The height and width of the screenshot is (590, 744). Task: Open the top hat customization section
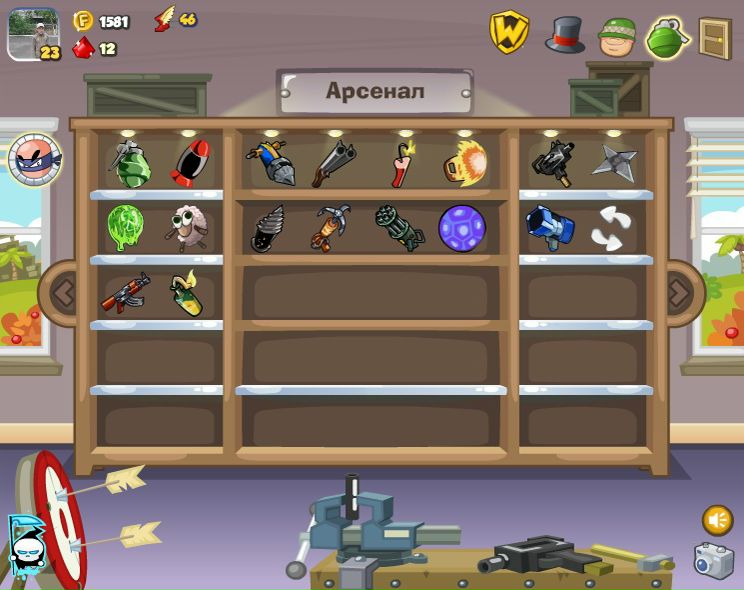[x=565, y=35]
